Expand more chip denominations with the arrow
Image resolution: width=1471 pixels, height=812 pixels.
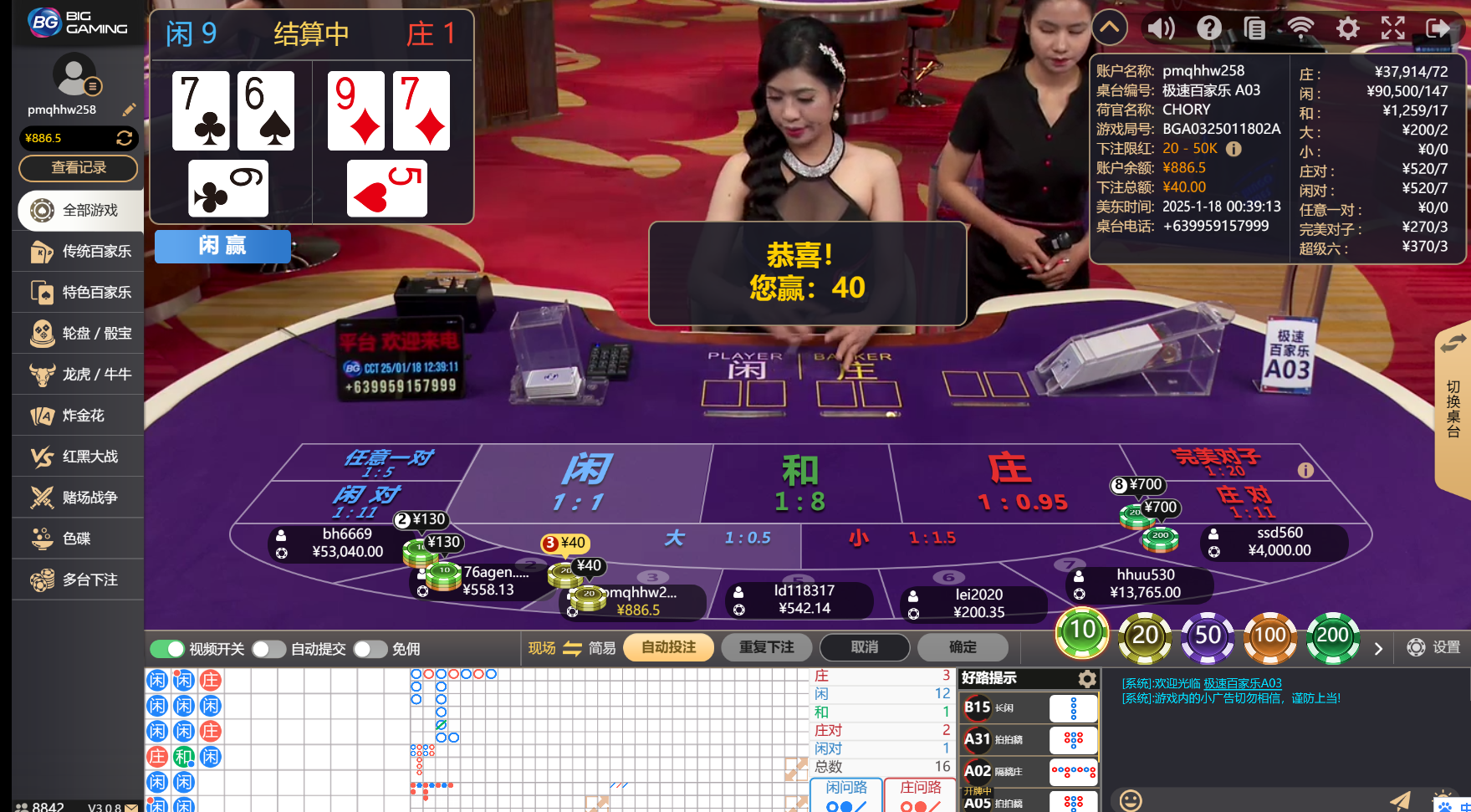1379,648
